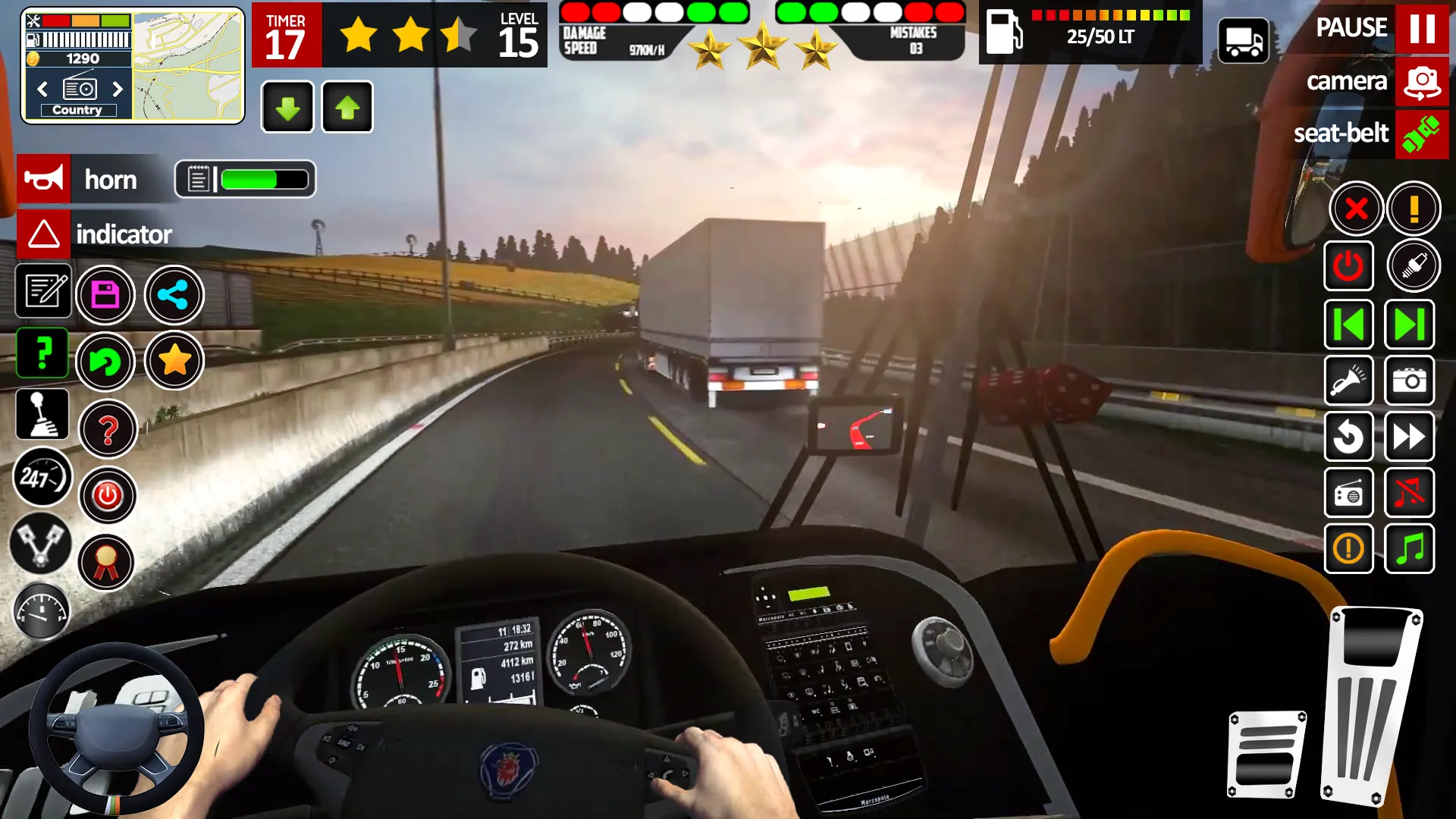1456x819 pixels.
Task: Open the 24/7 speedometer display
Action: (43, 478)
